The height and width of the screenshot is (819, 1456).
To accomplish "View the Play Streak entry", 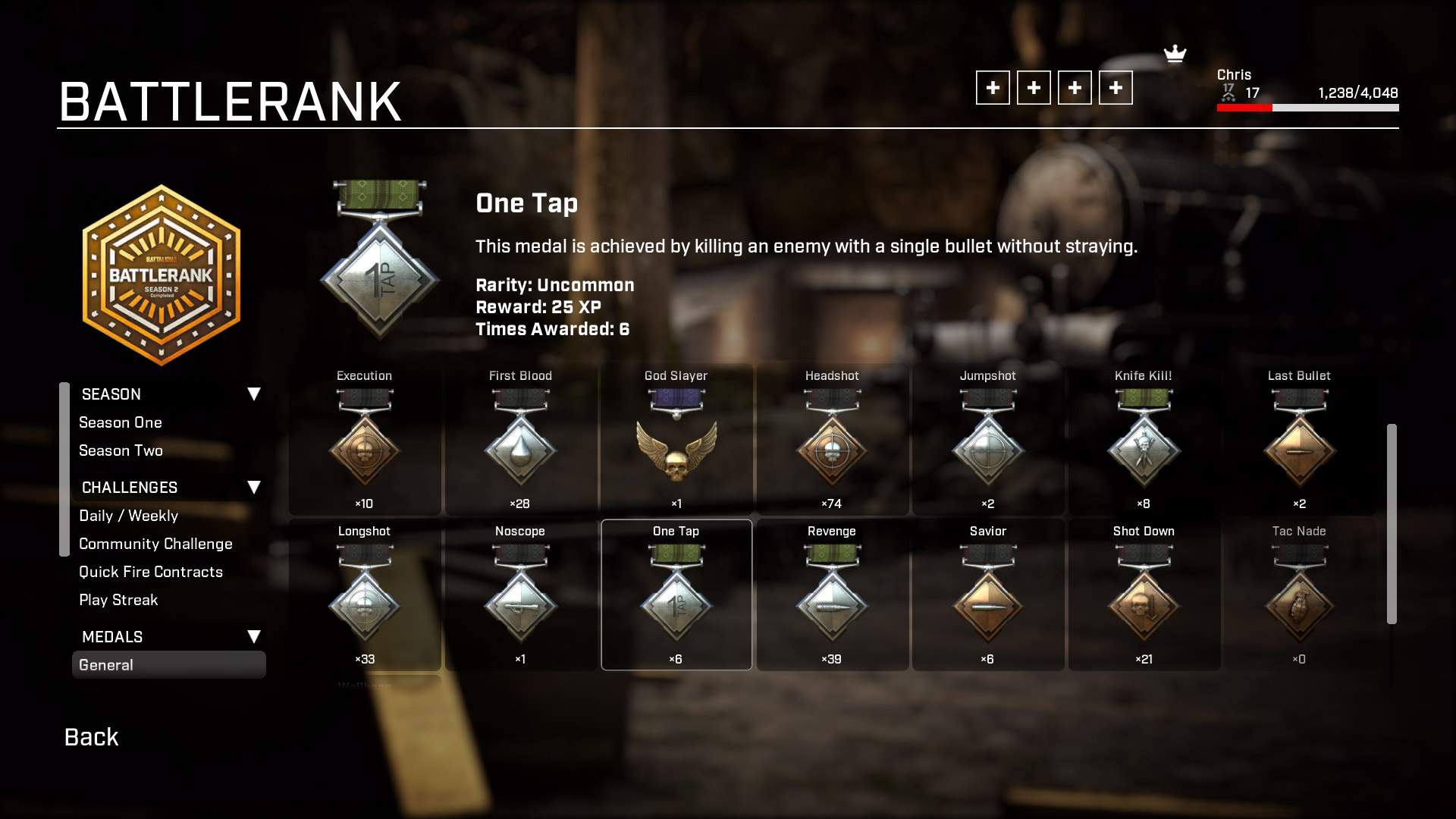I will (x=118, y=600).
